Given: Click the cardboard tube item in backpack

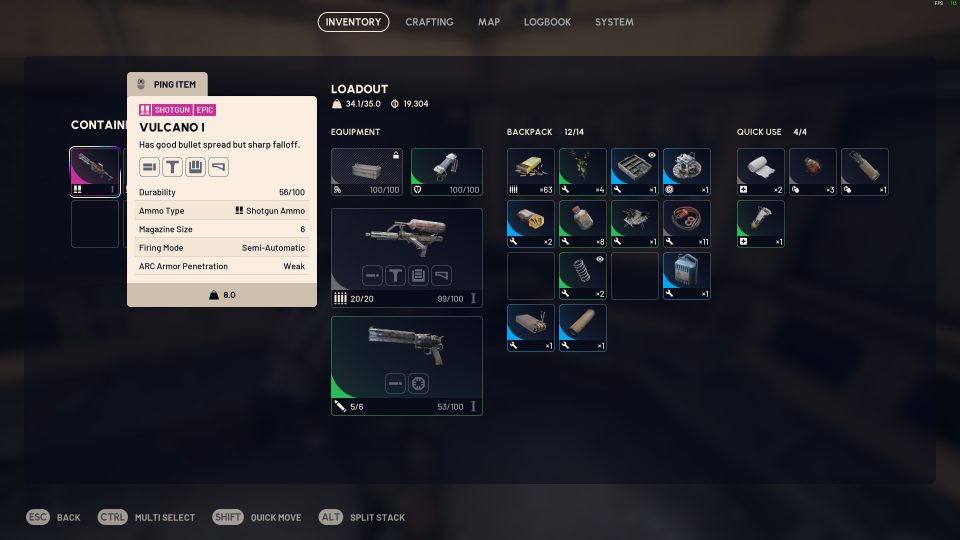Looking at the screenshot, I should pos(583,327).
